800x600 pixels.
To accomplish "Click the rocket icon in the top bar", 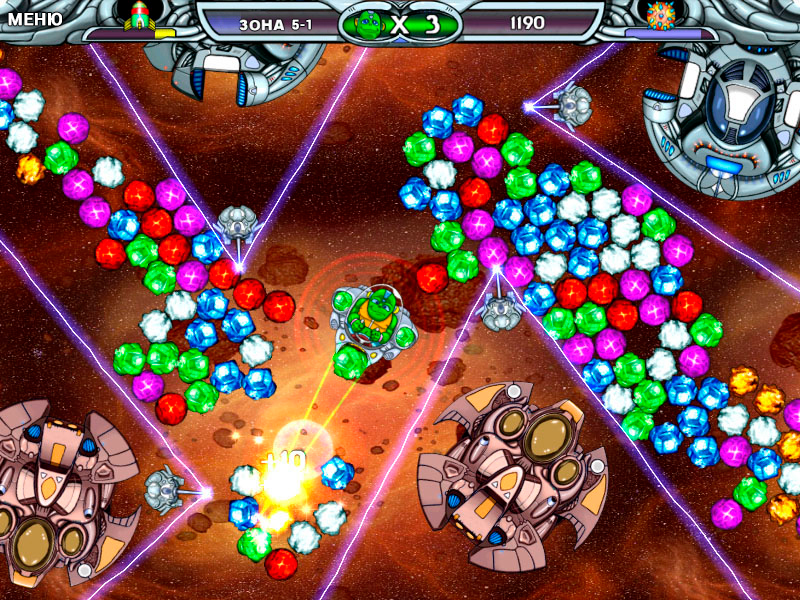I will pyautogui.click(x=140, y=15).
